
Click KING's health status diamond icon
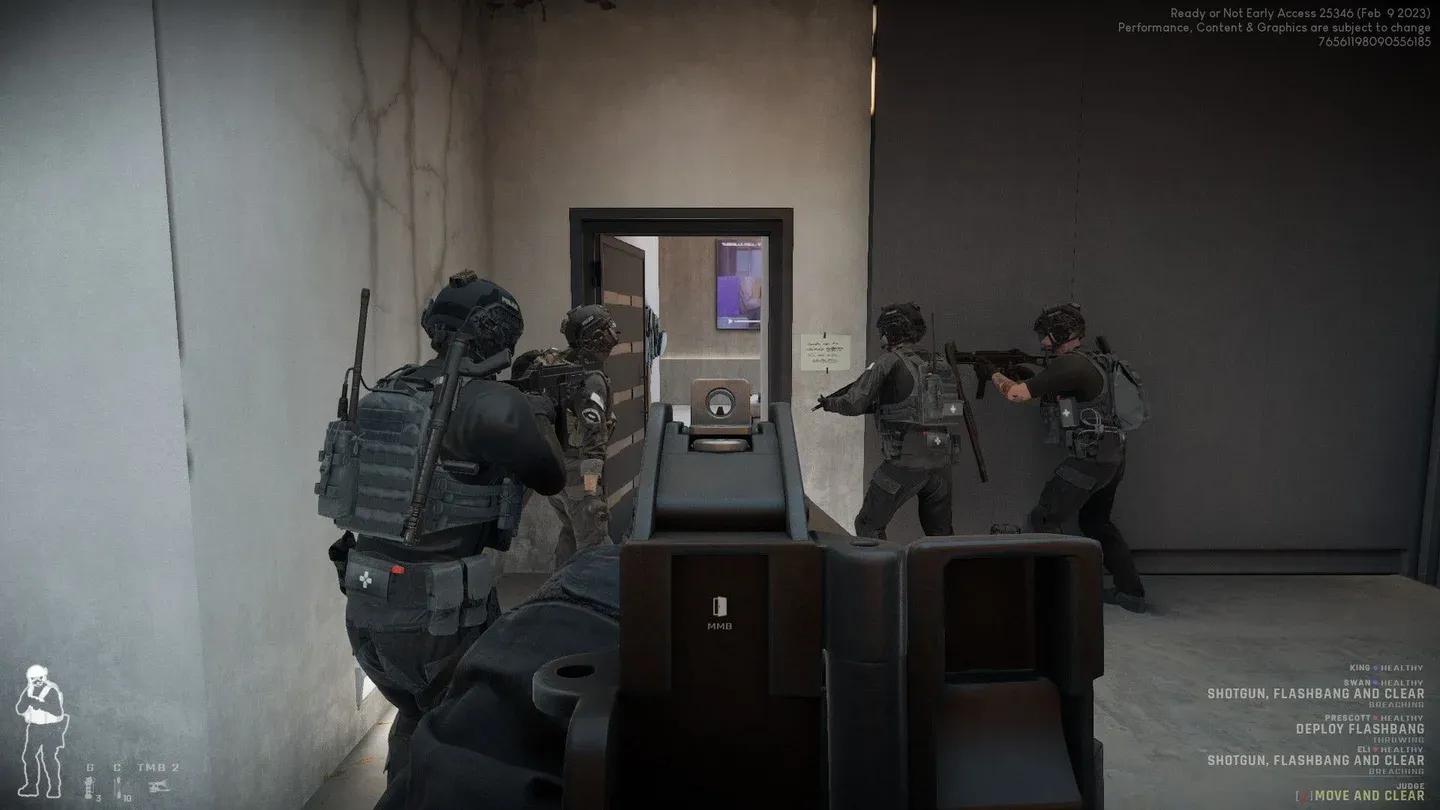pos(1375,668)
